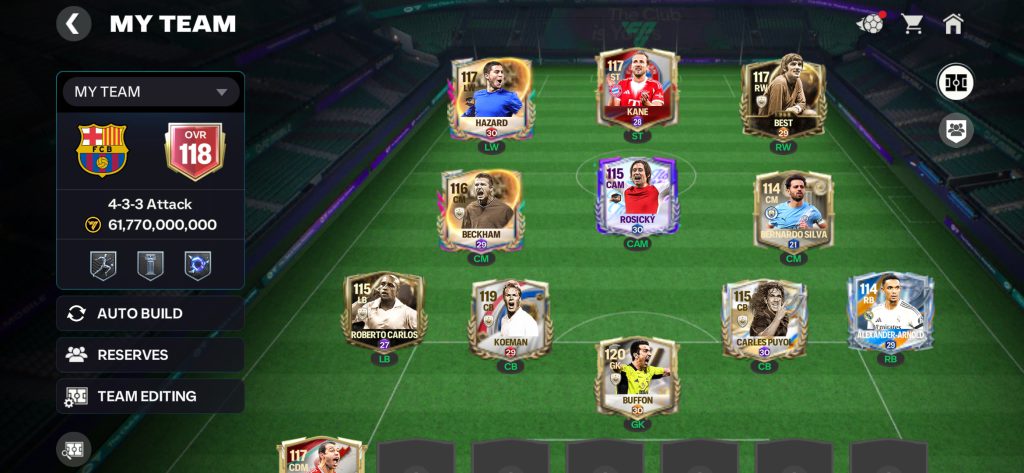Select the Hazard LW player card
Viewport: 1024px width, 473px height.
tap(492, 98)
